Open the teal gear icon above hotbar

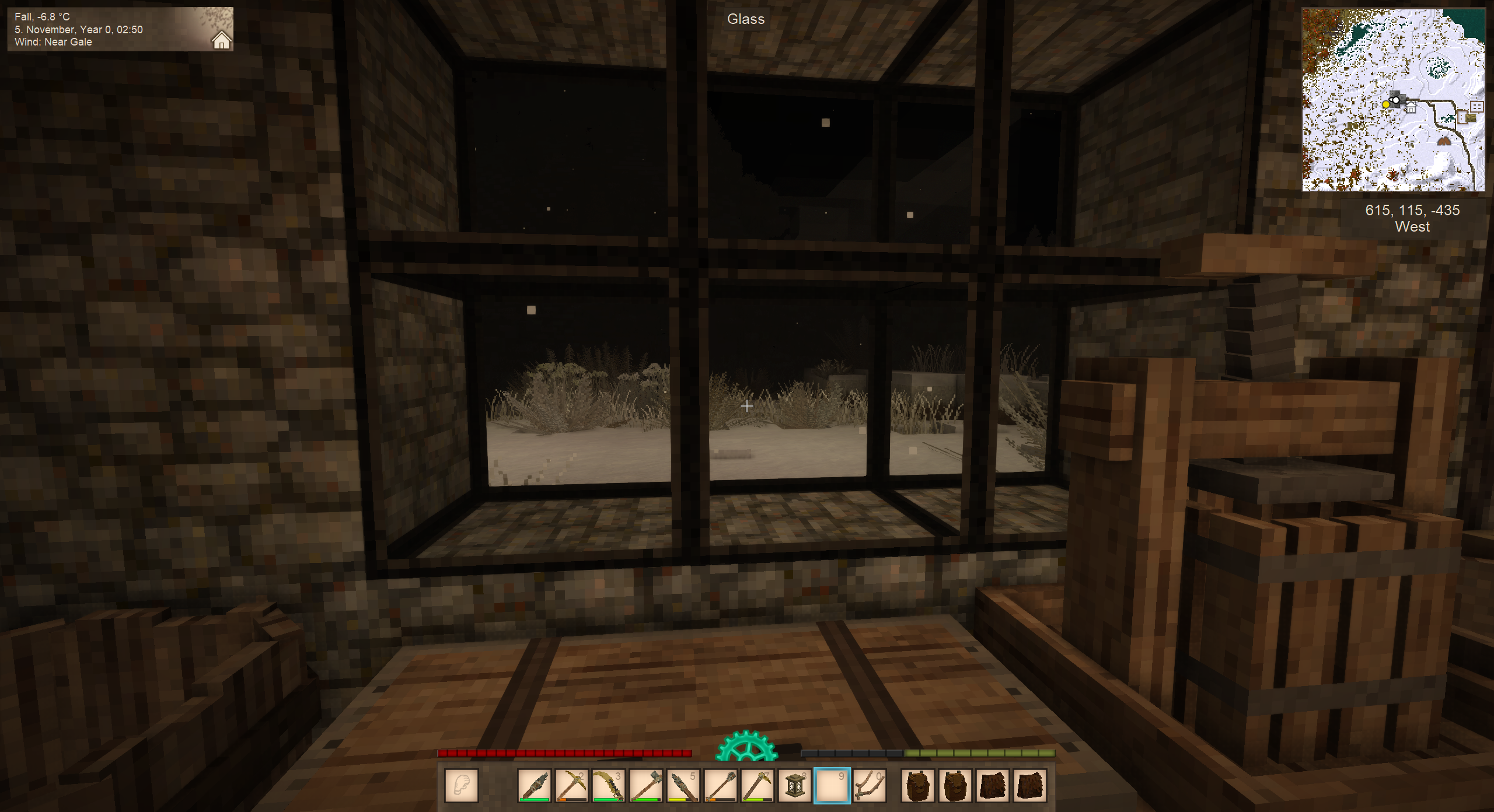(x=746, y=747)
